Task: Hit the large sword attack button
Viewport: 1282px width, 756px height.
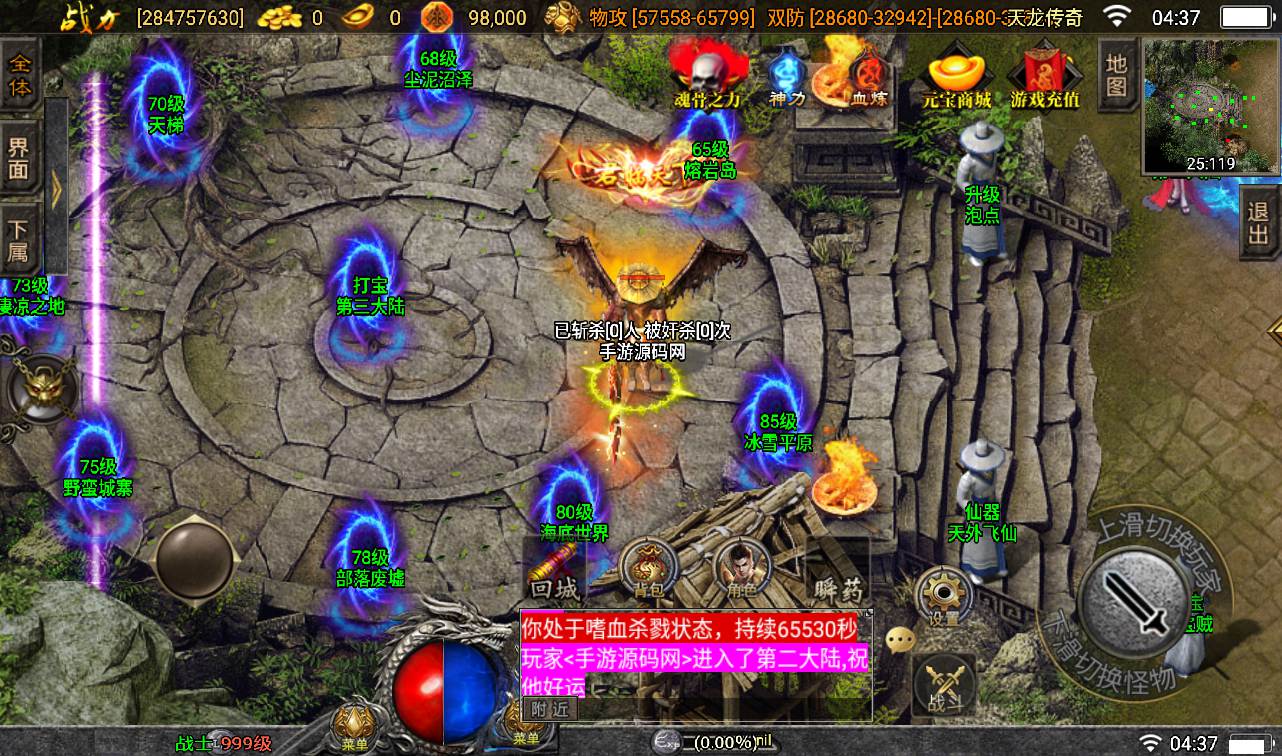Action: 1132,600
